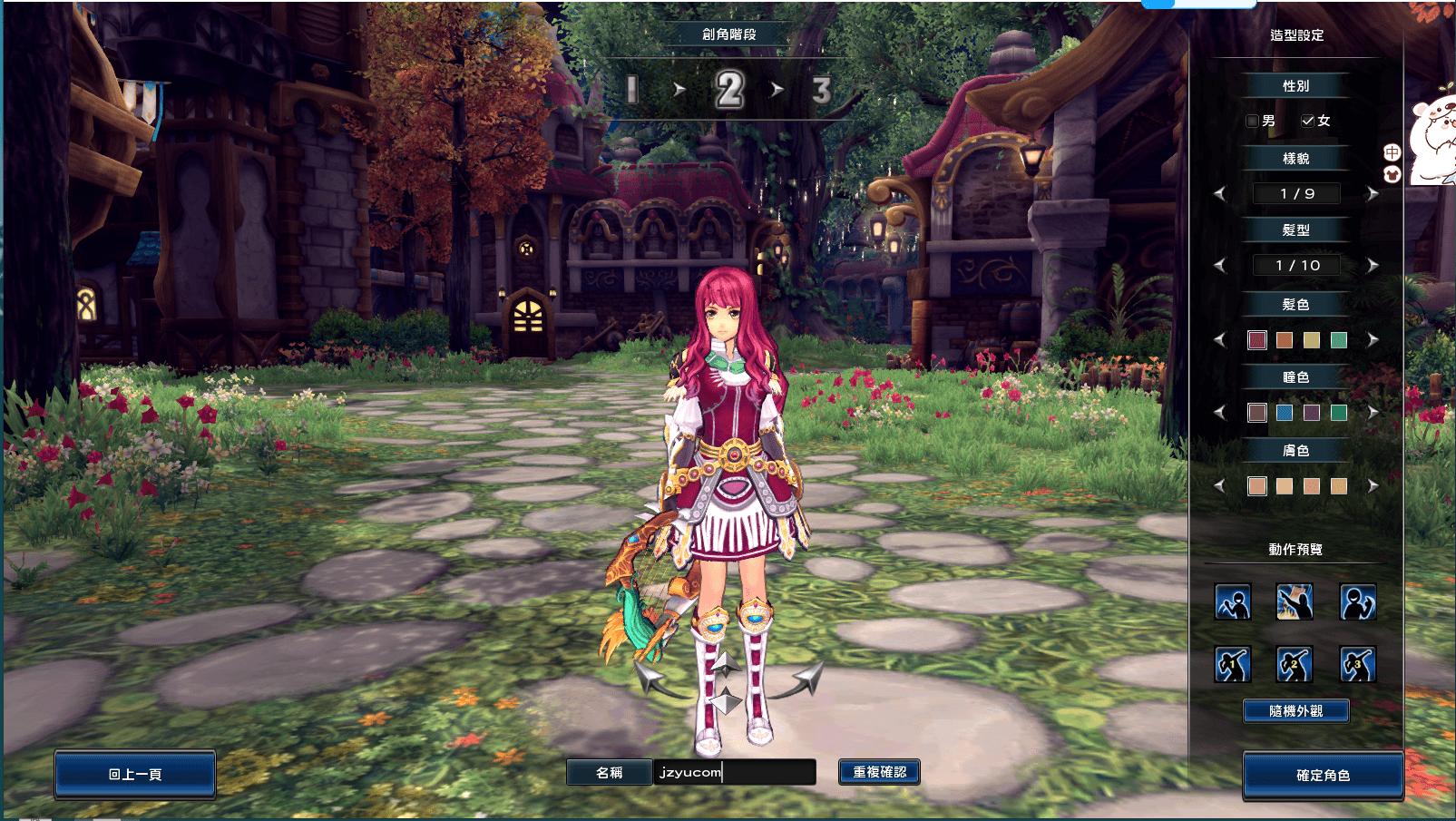The height and width of the screenshot is (821, 1456).
Task: Preview the cheering pose animation
Action: point(1358,602)
